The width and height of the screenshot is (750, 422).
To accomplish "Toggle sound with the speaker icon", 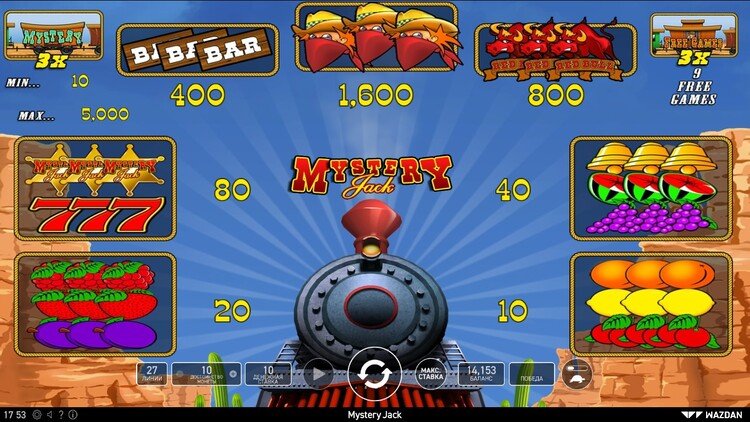I will 51,414.
